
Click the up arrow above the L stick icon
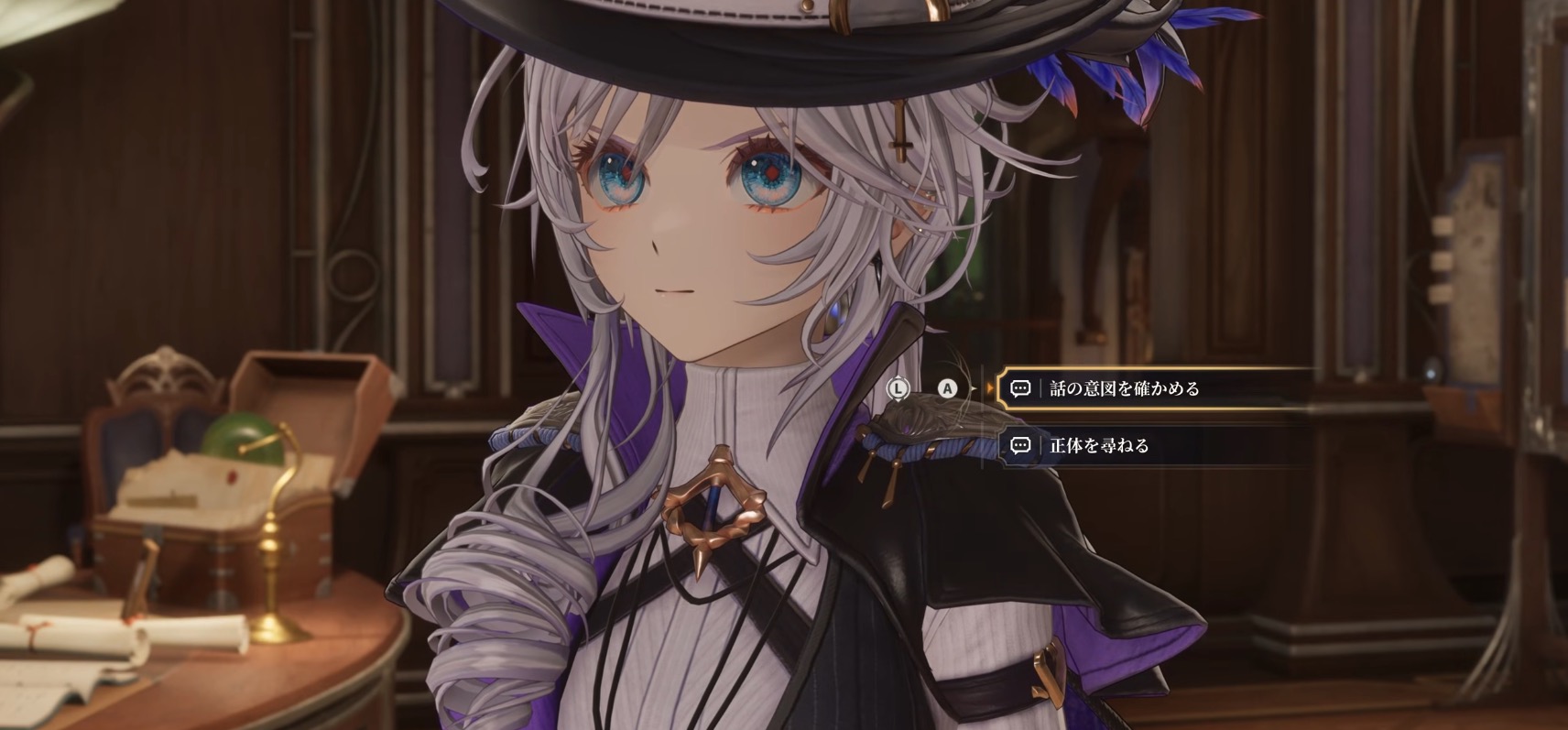coord(898,377)
